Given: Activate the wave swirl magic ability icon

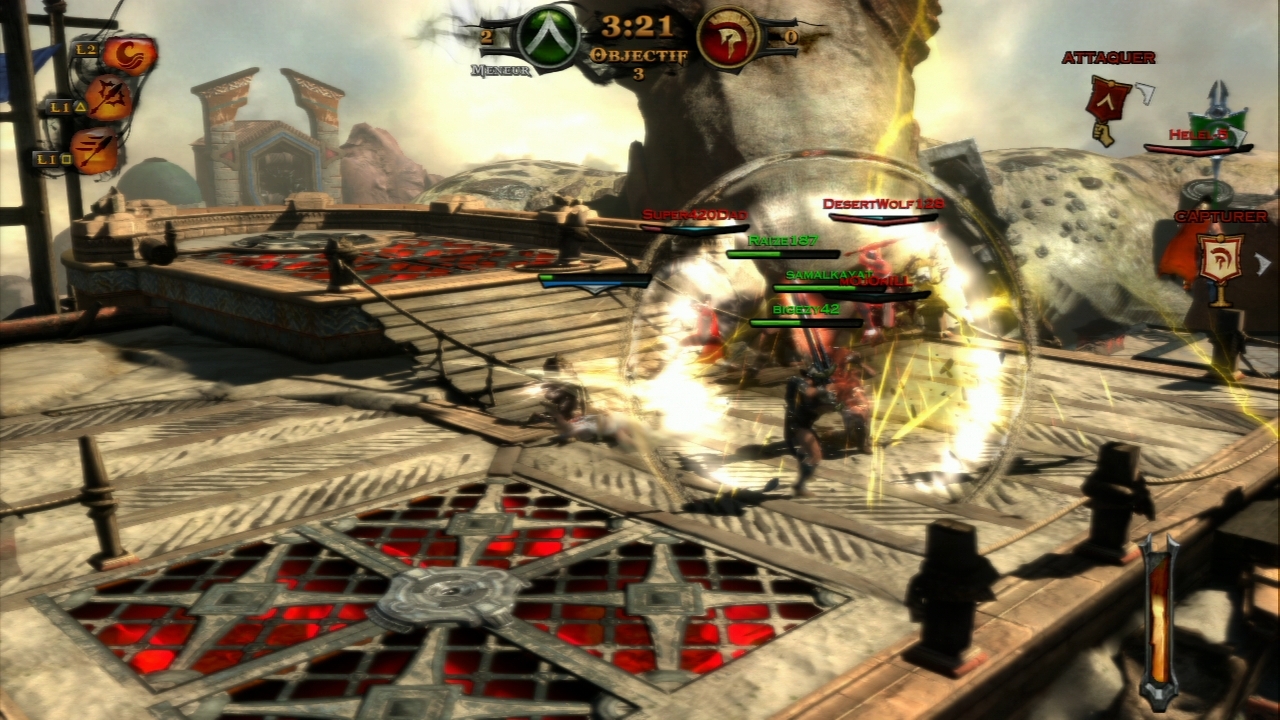Looking at the screenshot, I should coord(129,55).
